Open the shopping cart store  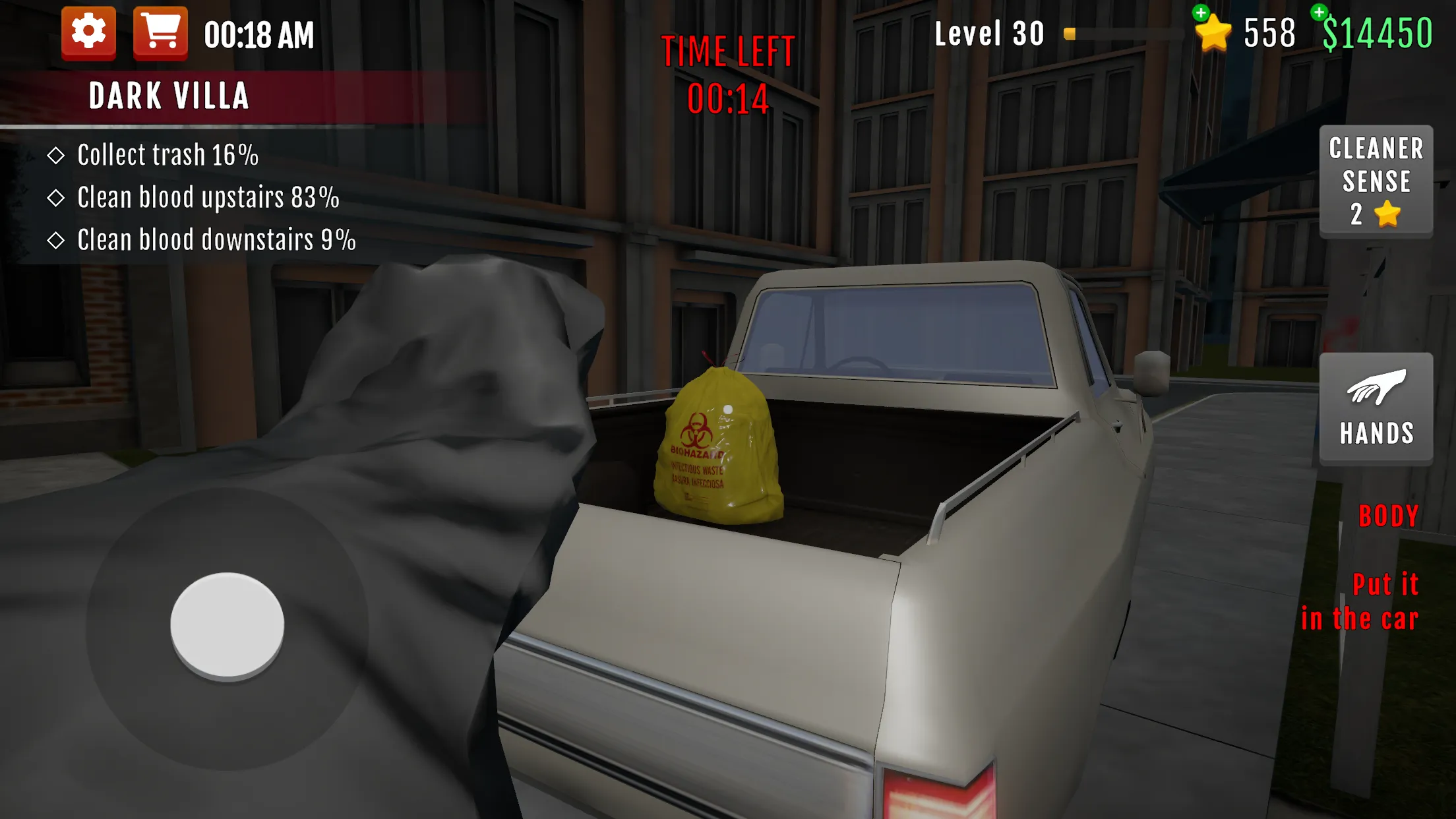(x=160, y=32)
